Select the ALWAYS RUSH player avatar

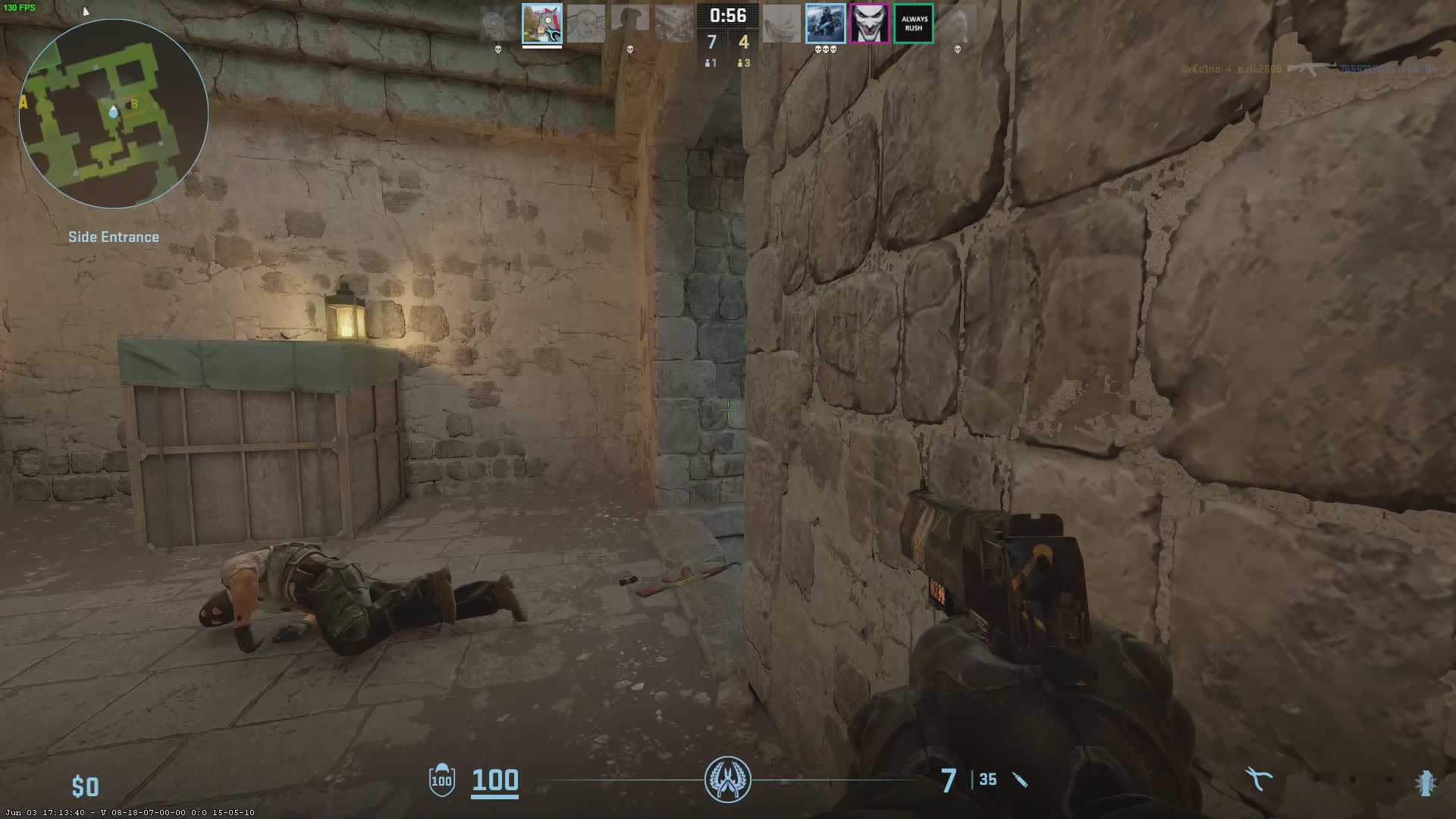click(913, 24)
